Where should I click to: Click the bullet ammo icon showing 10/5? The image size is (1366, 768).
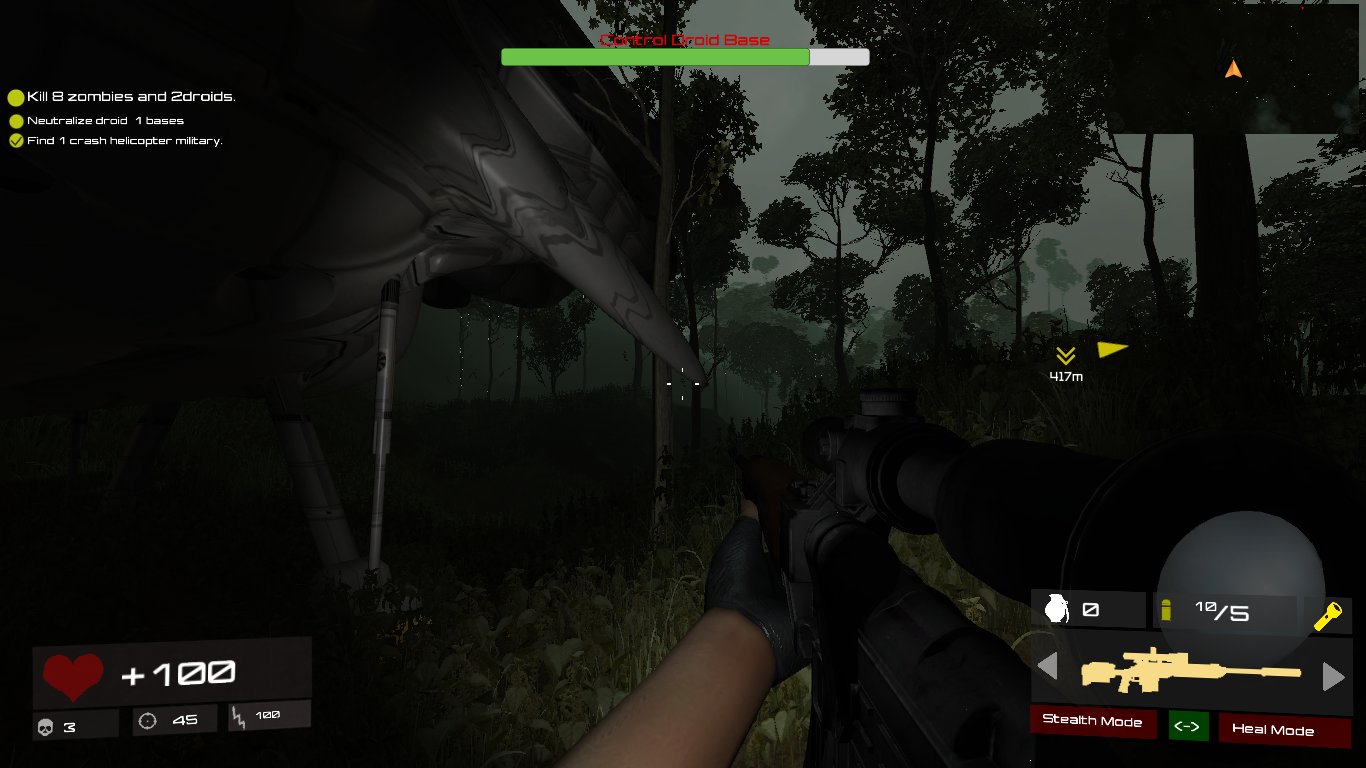(1168, 609)
